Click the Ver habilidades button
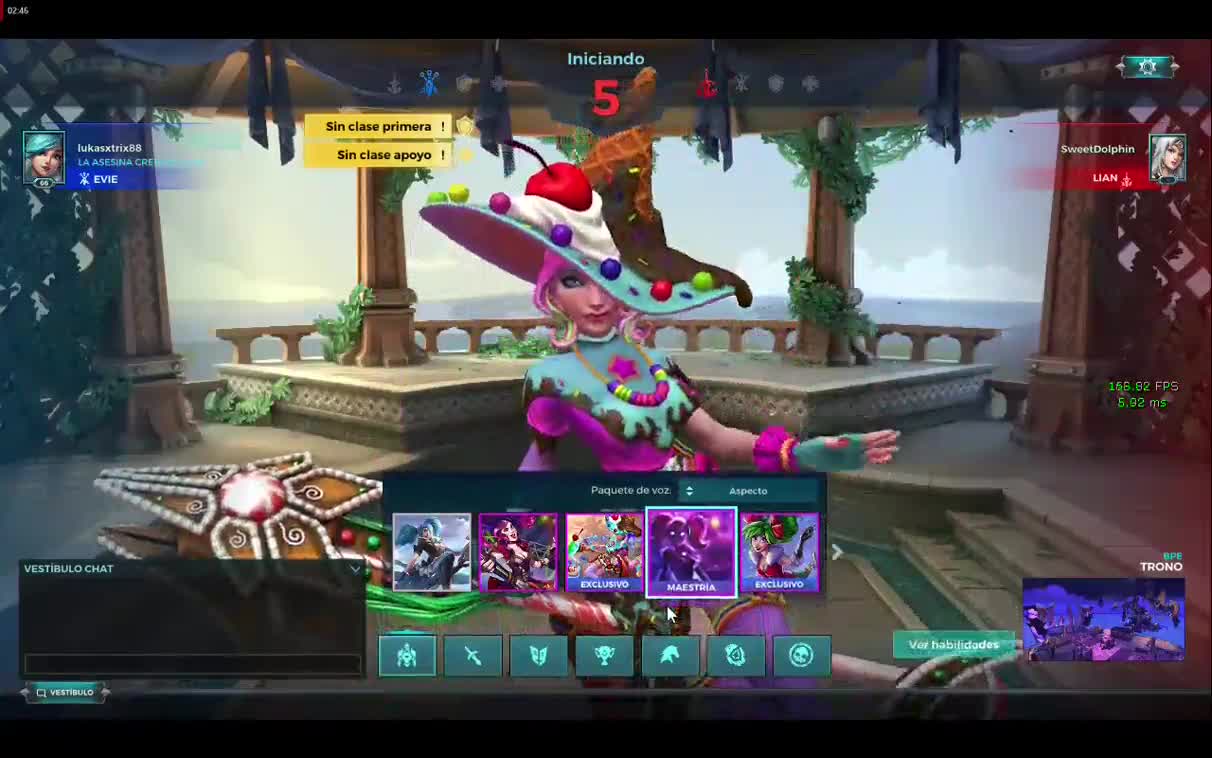 [952, 645]
